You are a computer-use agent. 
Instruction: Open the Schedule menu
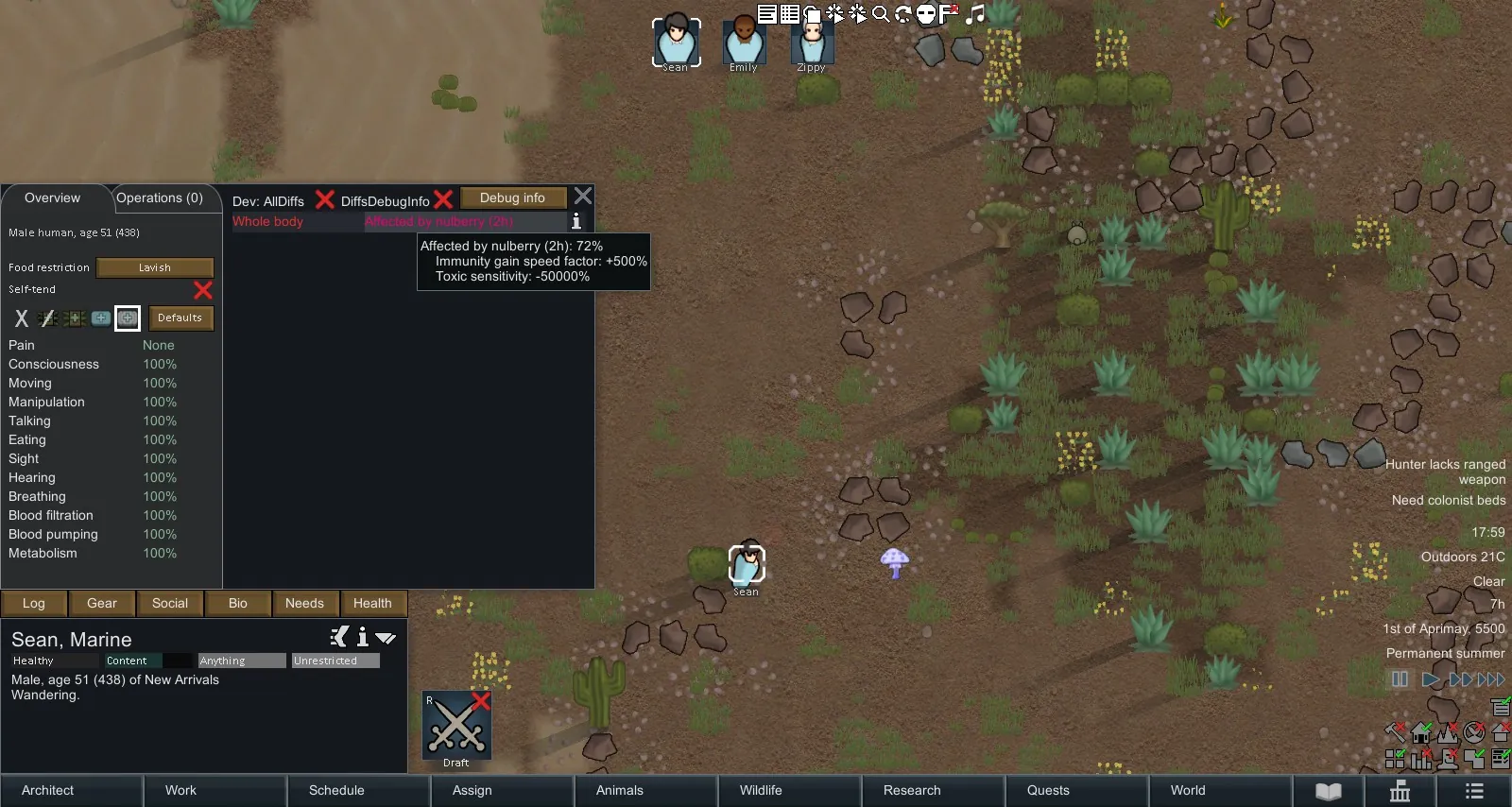(x=336, y=790)
